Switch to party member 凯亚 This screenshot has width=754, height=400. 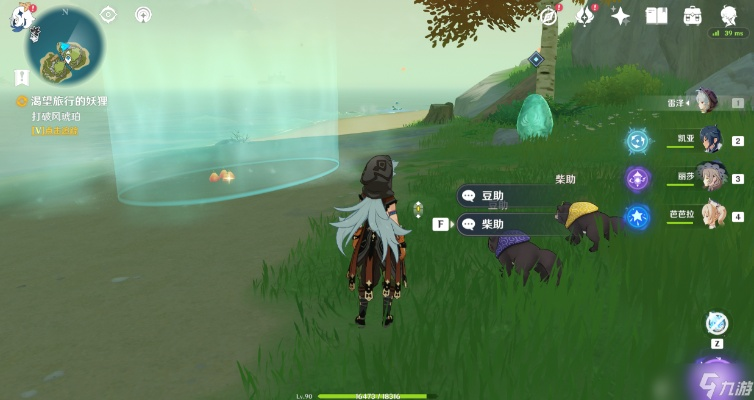[x=712, y=139]
